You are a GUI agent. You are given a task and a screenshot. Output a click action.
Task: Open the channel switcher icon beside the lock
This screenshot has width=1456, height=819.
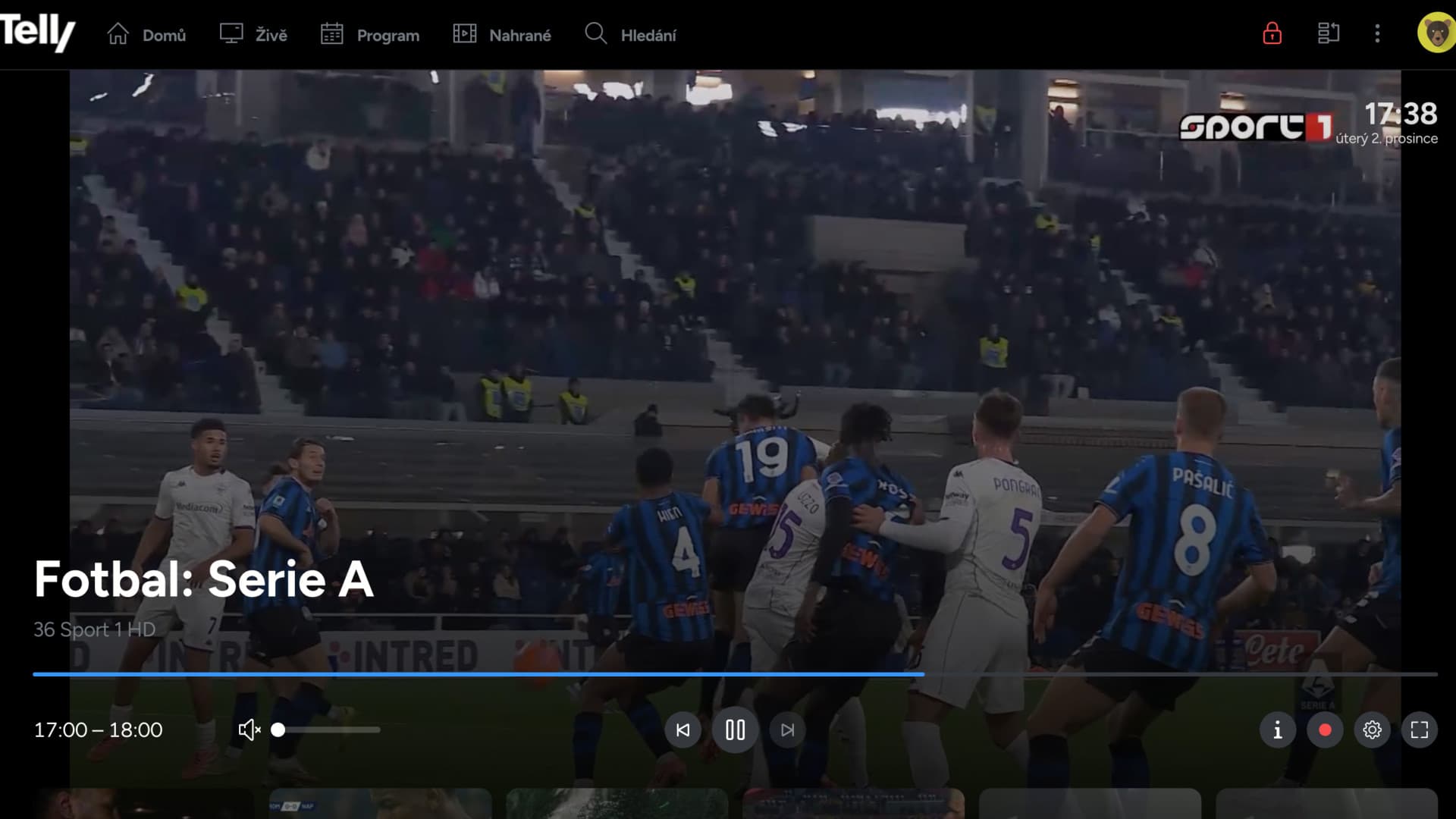coord(1328,33)
